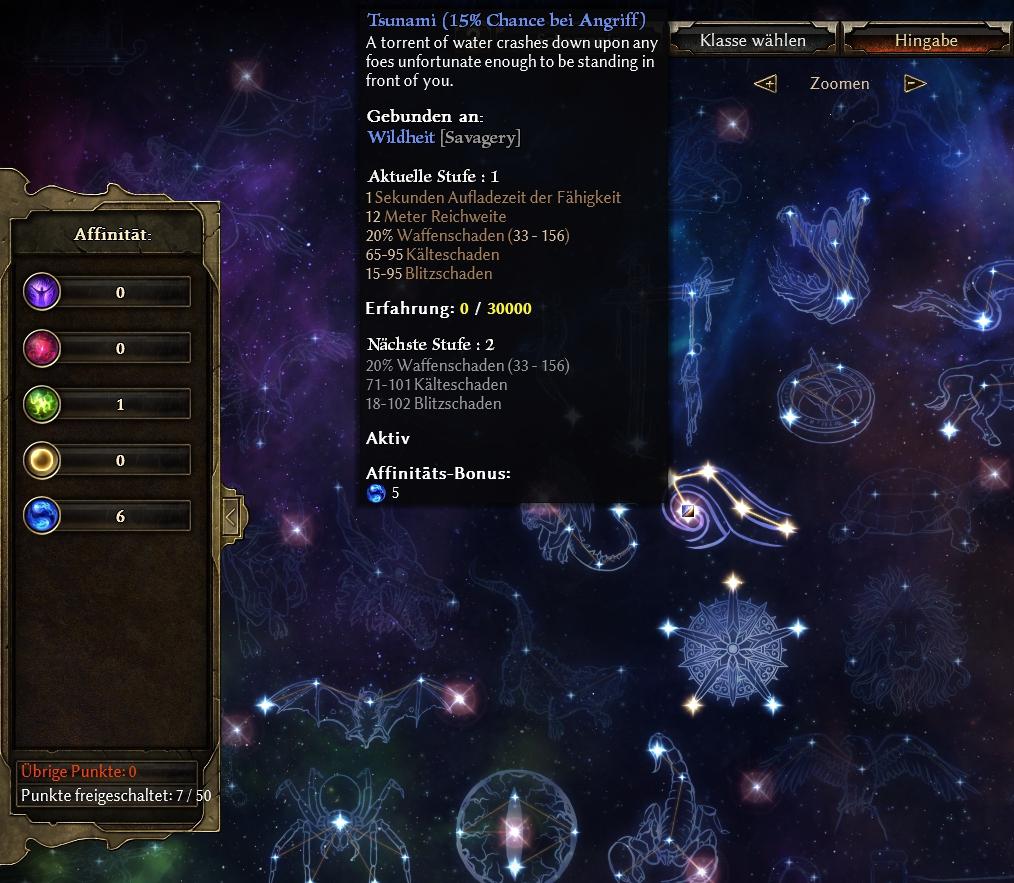Image resolution: width=1014 pixels, height=883 pixels.
Task: Choose the green affinity icon
Action: point(43,404)
